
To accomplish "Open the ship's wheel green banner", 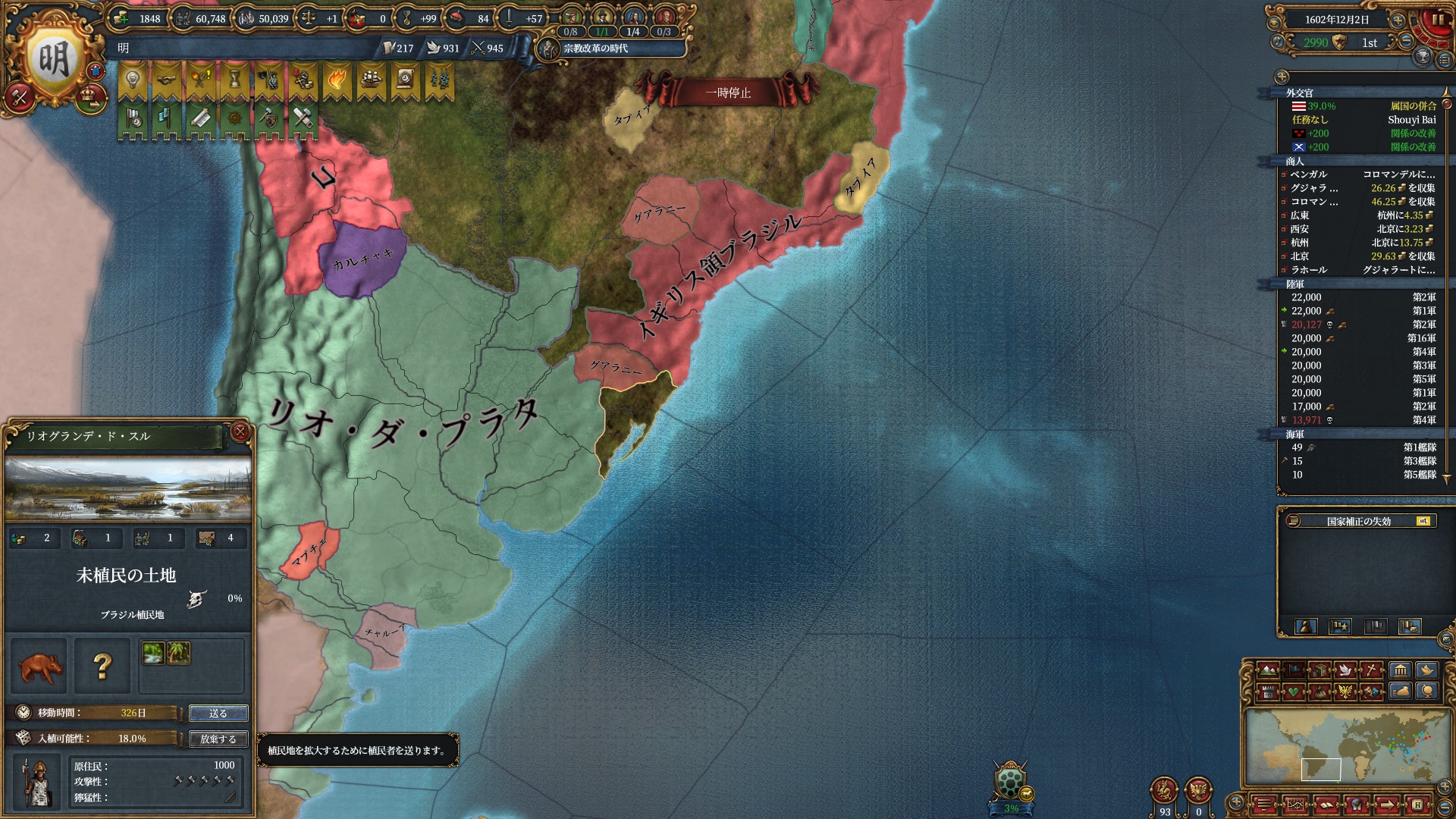I will pyautogui.click(x=234, y=120).
